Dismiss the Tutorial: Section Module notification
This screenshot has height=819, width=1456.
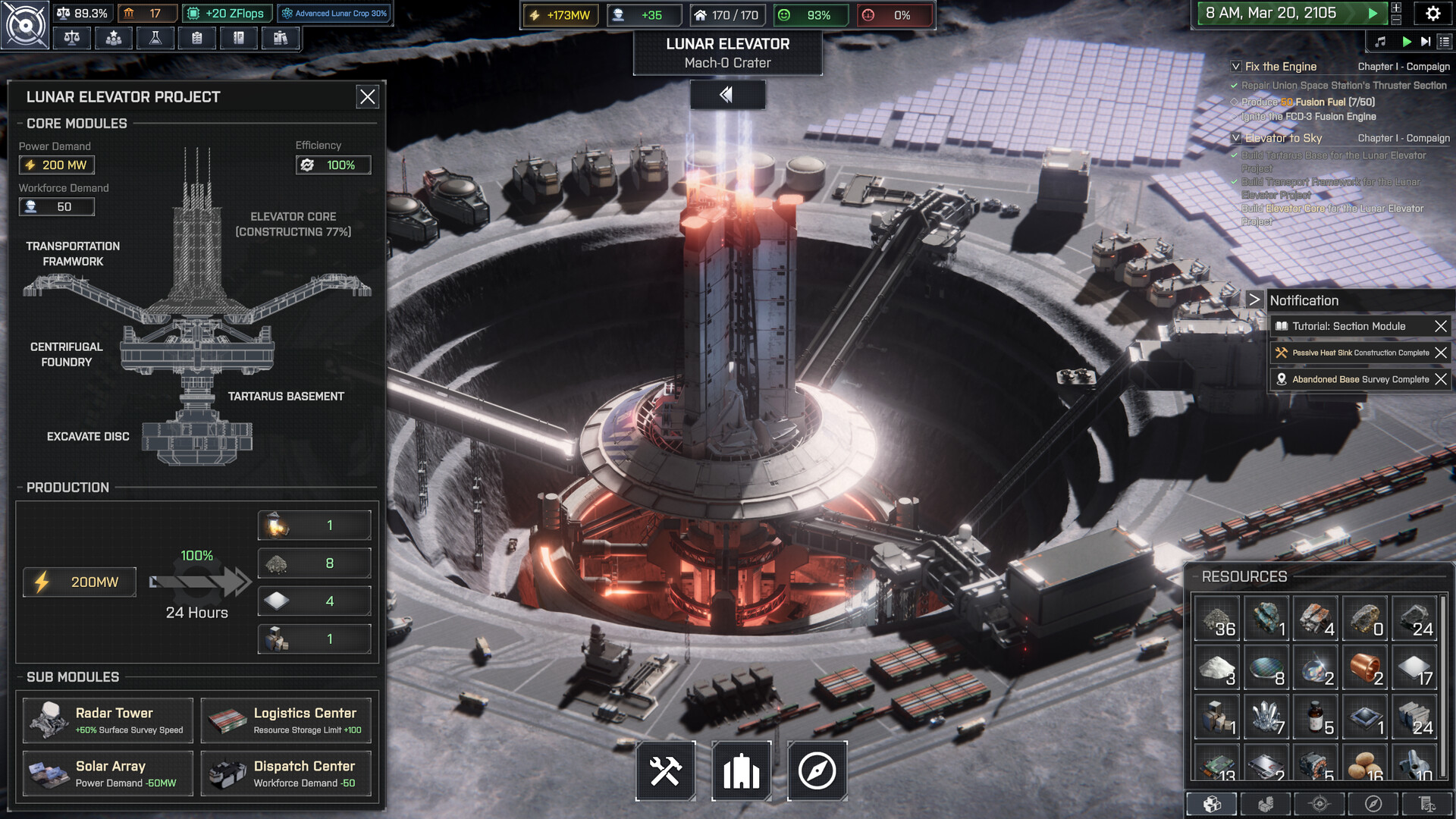point(1441,326)
